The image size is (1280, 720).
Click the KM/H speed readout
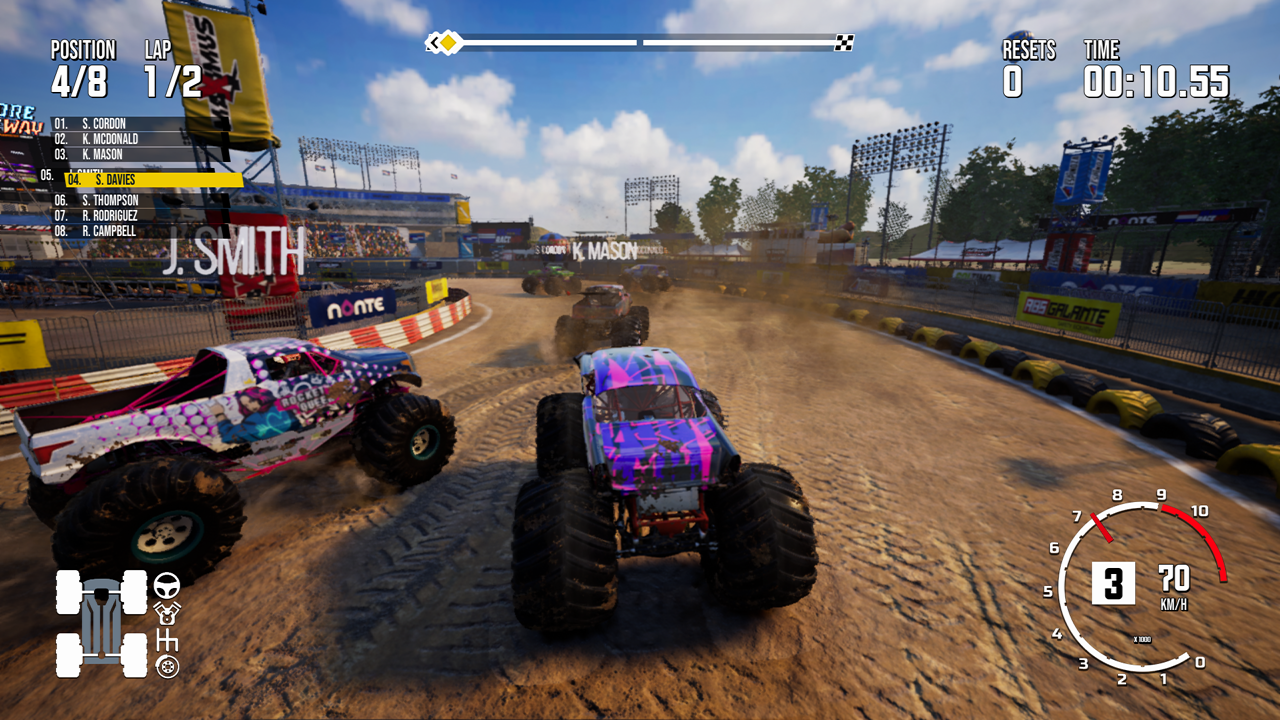1175,590
